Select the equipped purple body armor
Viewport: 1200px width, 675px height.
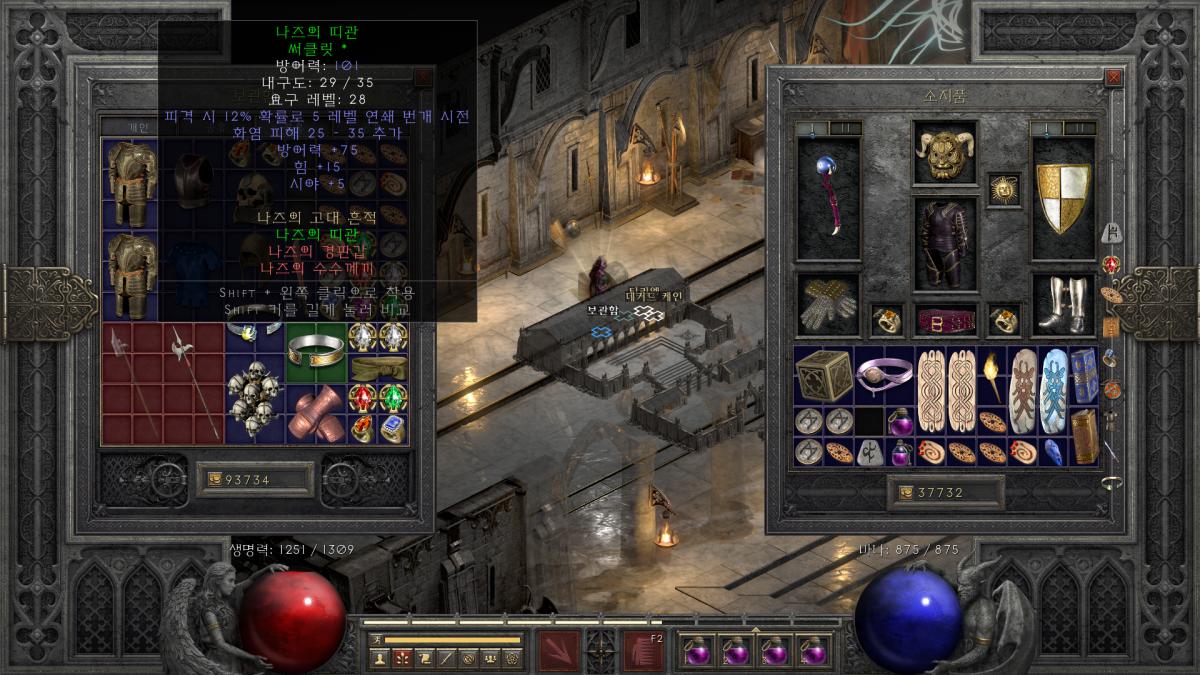[945, 243]
